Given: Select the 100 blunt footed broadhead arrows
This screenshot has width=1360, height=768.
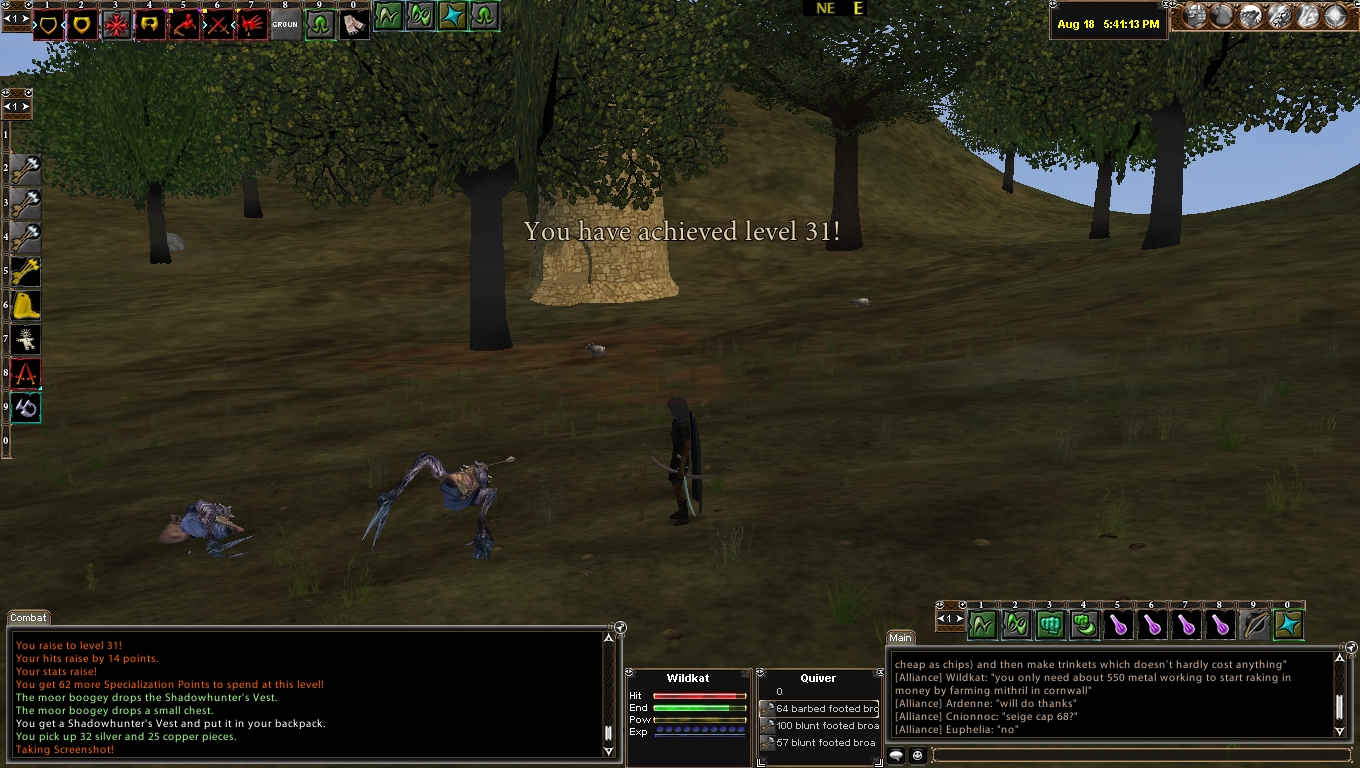Looking at the screenshot, I should [819, 726].
